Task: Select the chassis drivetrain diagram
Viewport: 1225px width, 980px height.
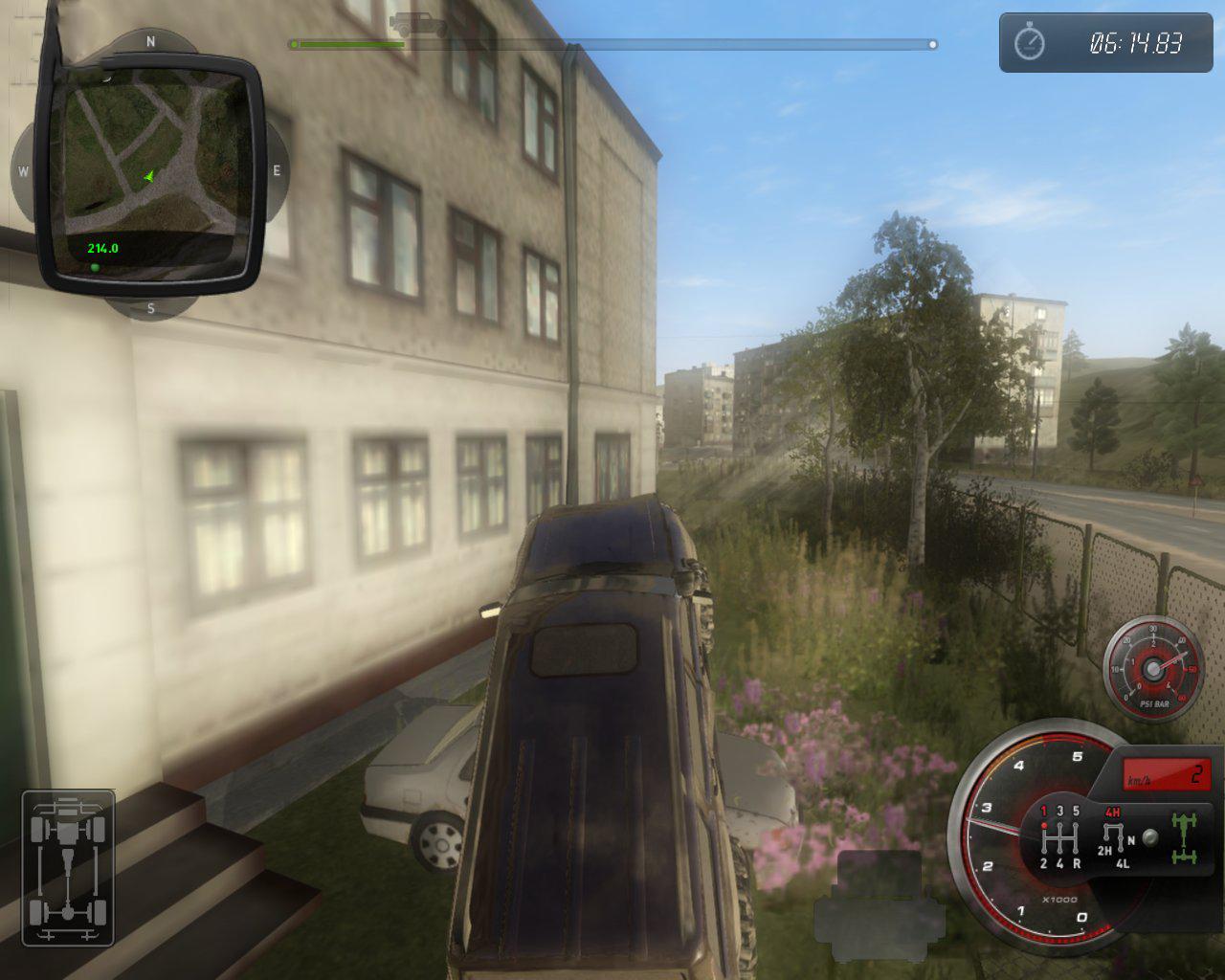Action: pos(68,867)
